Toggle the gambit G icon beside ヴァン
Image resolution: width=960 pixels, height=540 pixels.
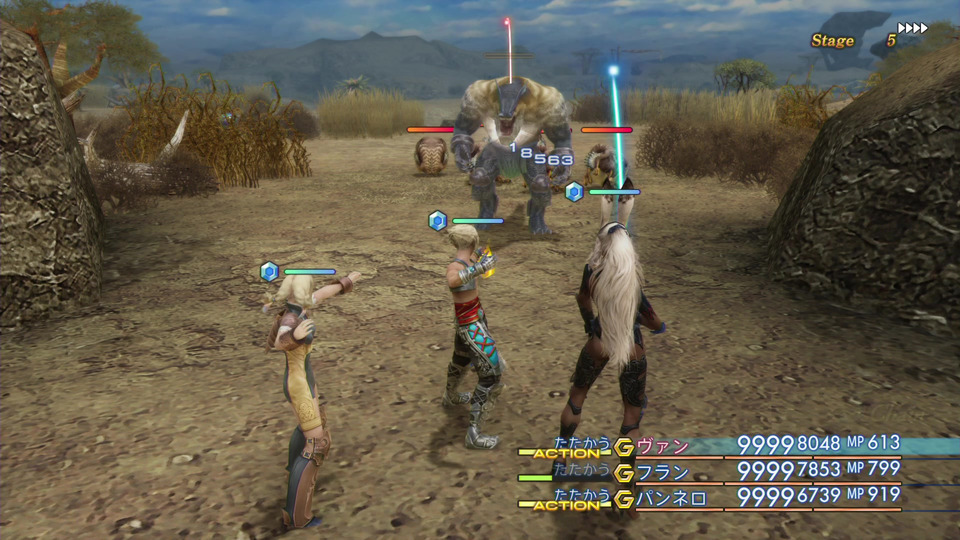[x=625, y=446]
